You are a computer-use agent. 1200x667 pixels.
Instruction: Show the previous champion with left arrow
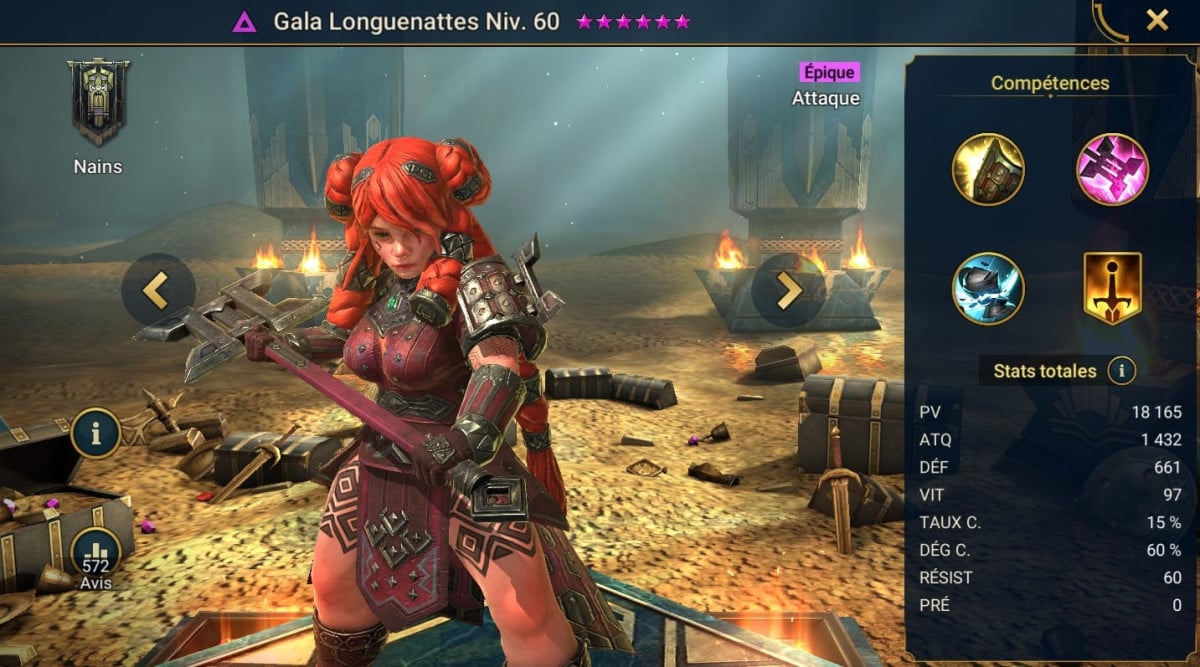click(x=157, y=290)
